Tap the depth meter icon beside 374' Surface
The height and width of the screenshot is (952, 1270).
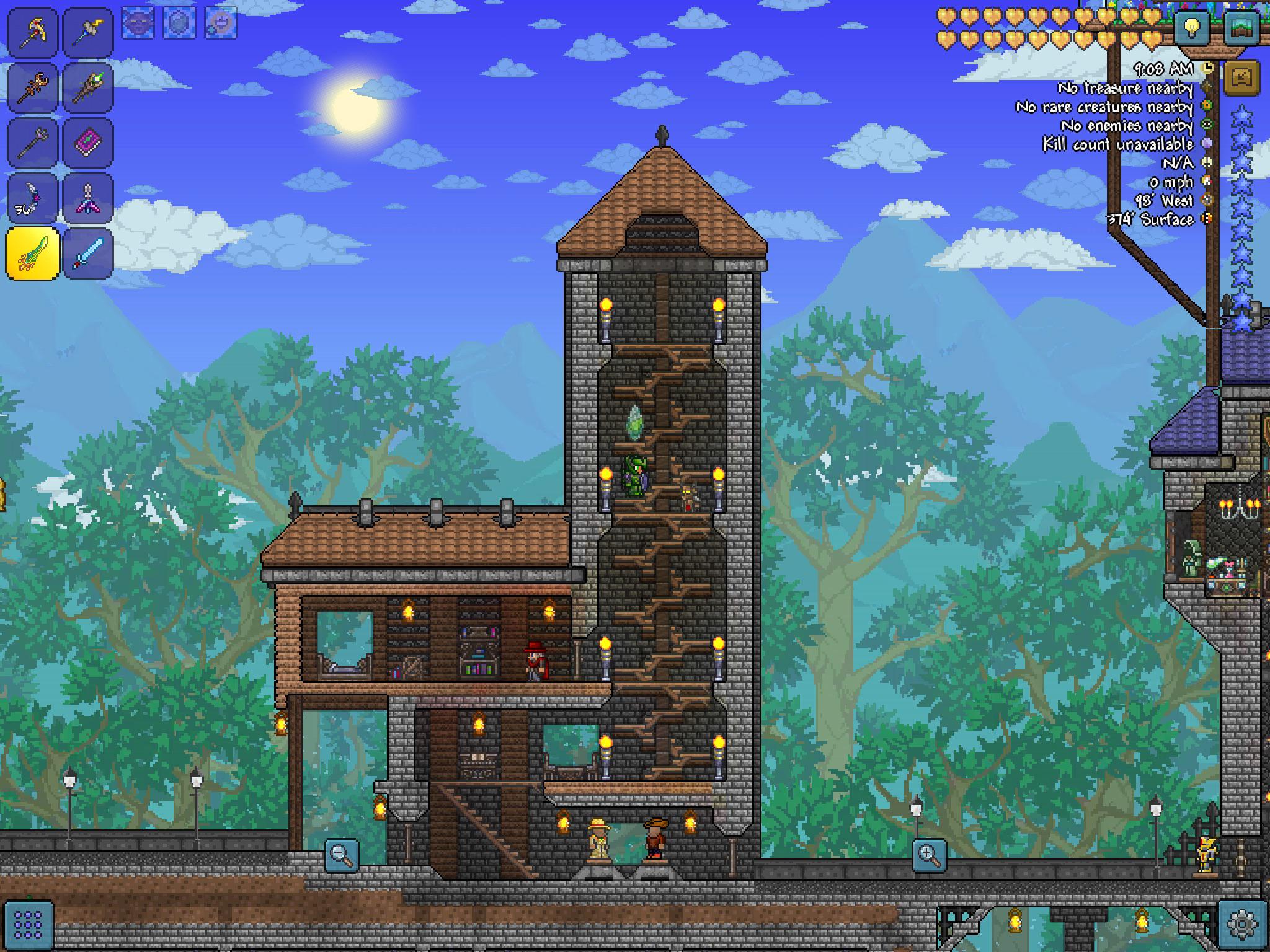(x=1207, y=218)
